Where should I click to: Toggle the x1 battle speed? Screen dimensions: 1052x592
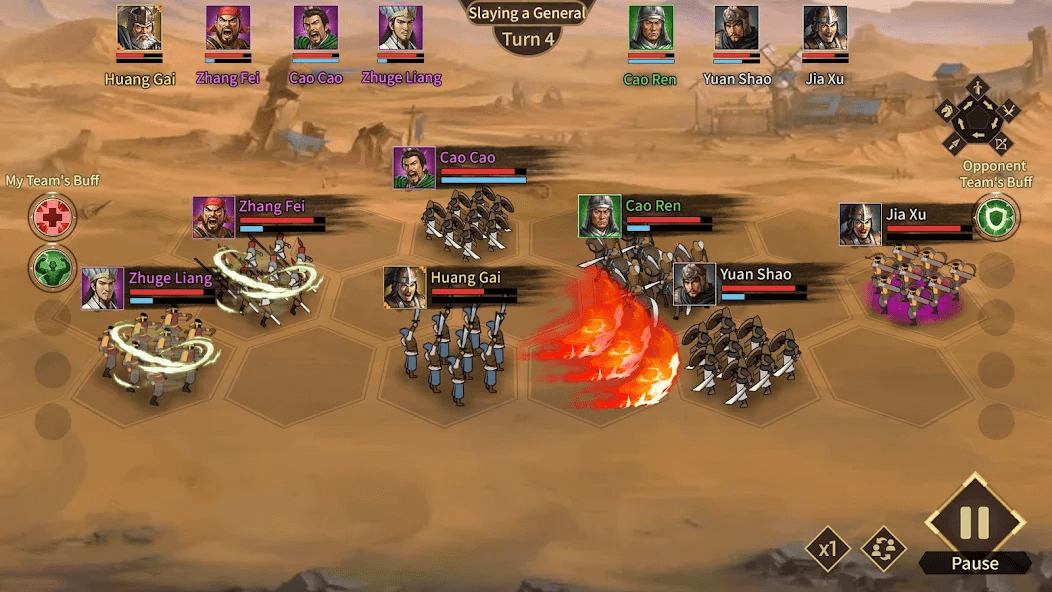coord(828,549)
